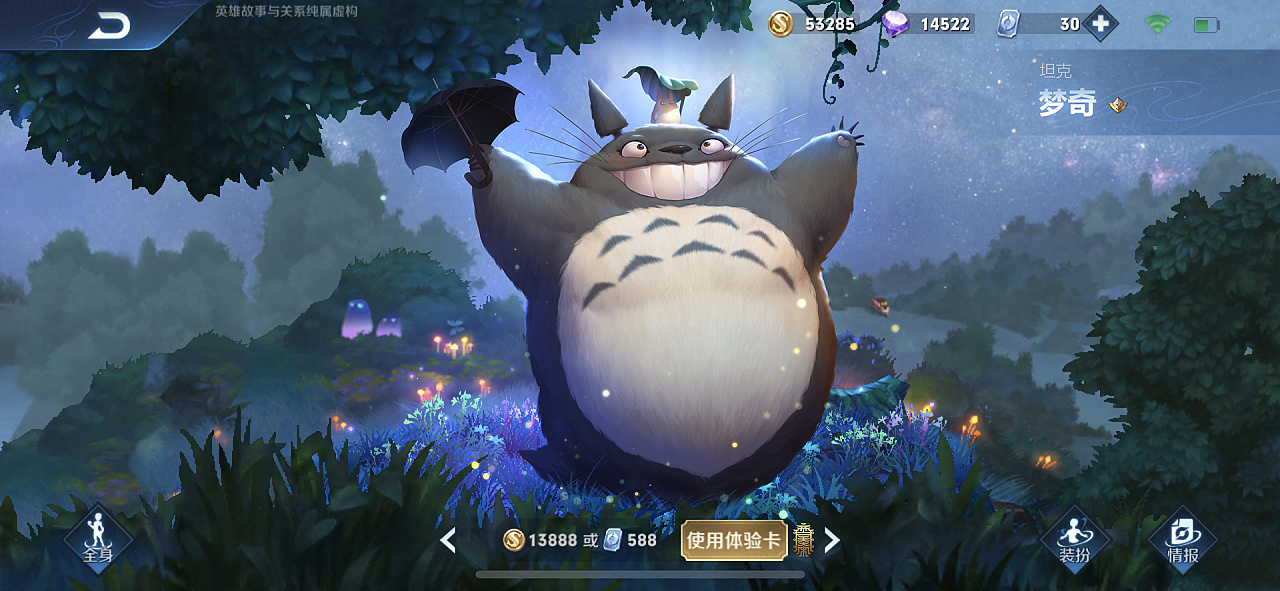Viewport: 1280px width, 591px height.
Task: Tap the 使用体验卡 trial card button
Action: click(733, 541)
